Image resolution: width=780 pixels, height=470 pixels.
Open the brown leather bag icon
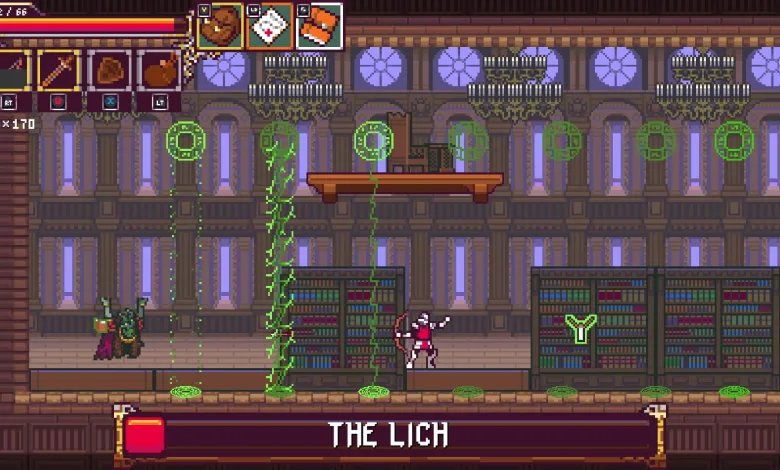(220, 26)
